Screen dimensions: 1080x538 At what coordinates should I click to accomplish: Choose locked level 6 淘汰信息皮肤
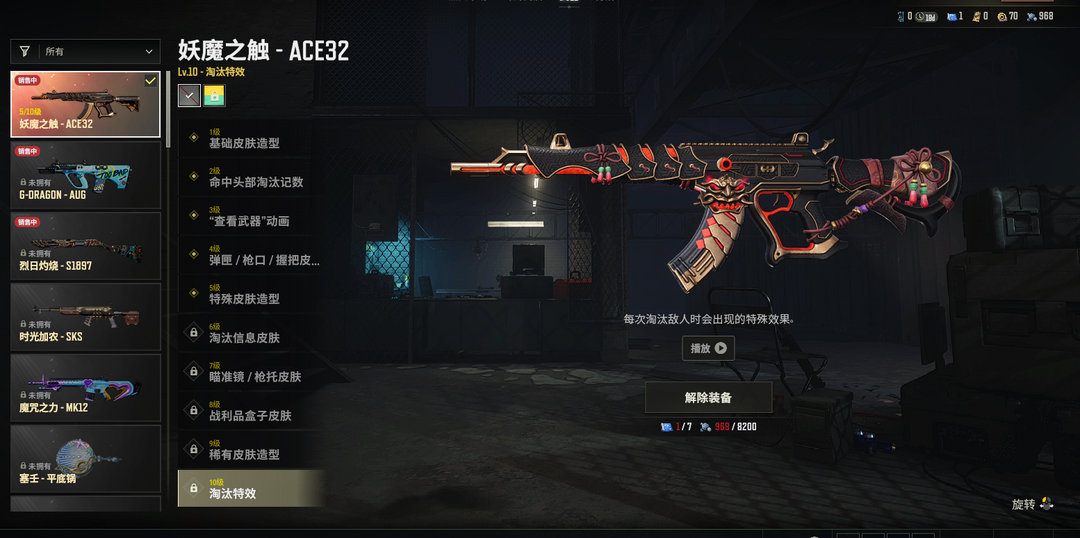coord(250,334)
